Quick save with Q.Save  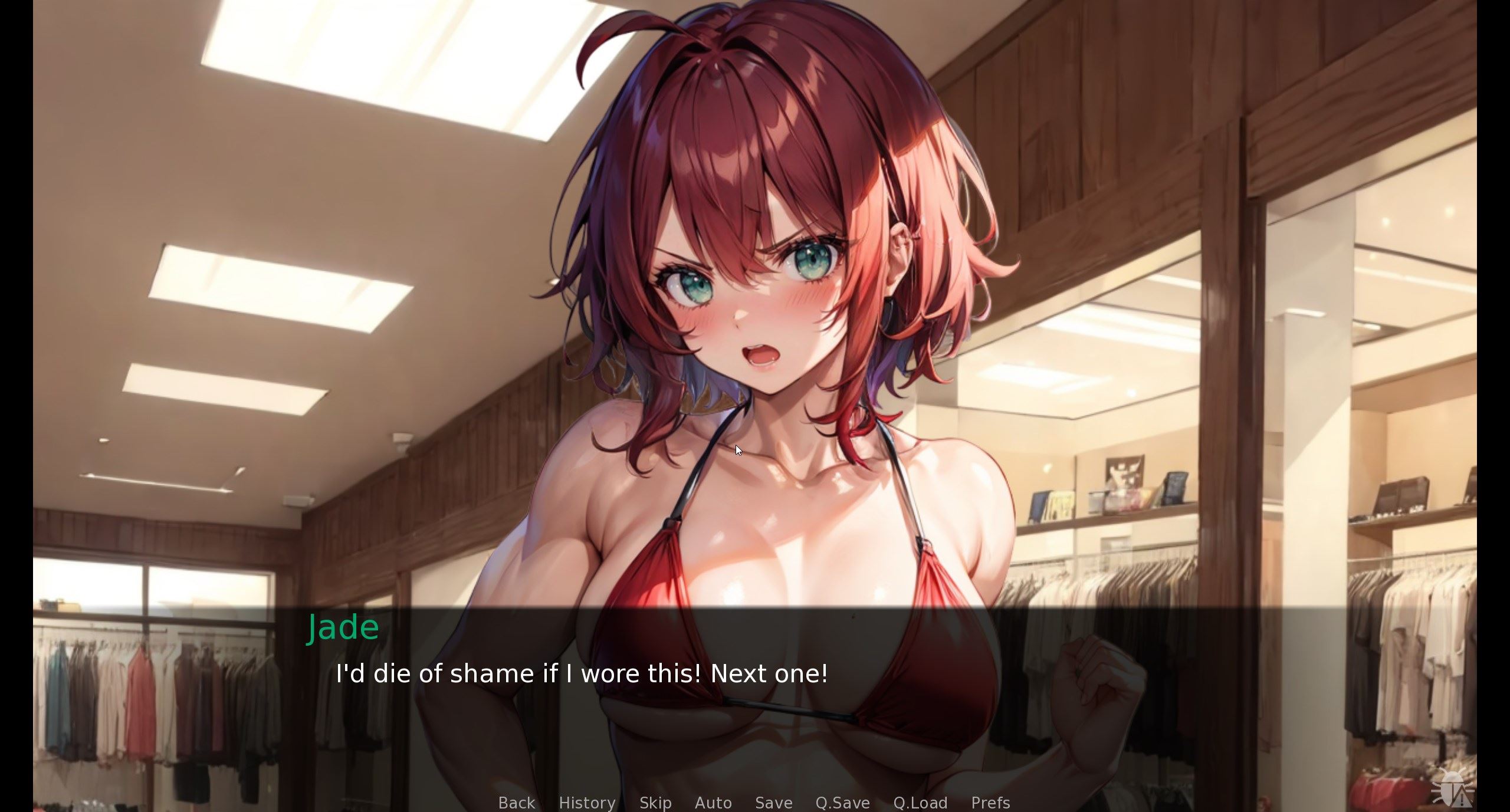842,803
